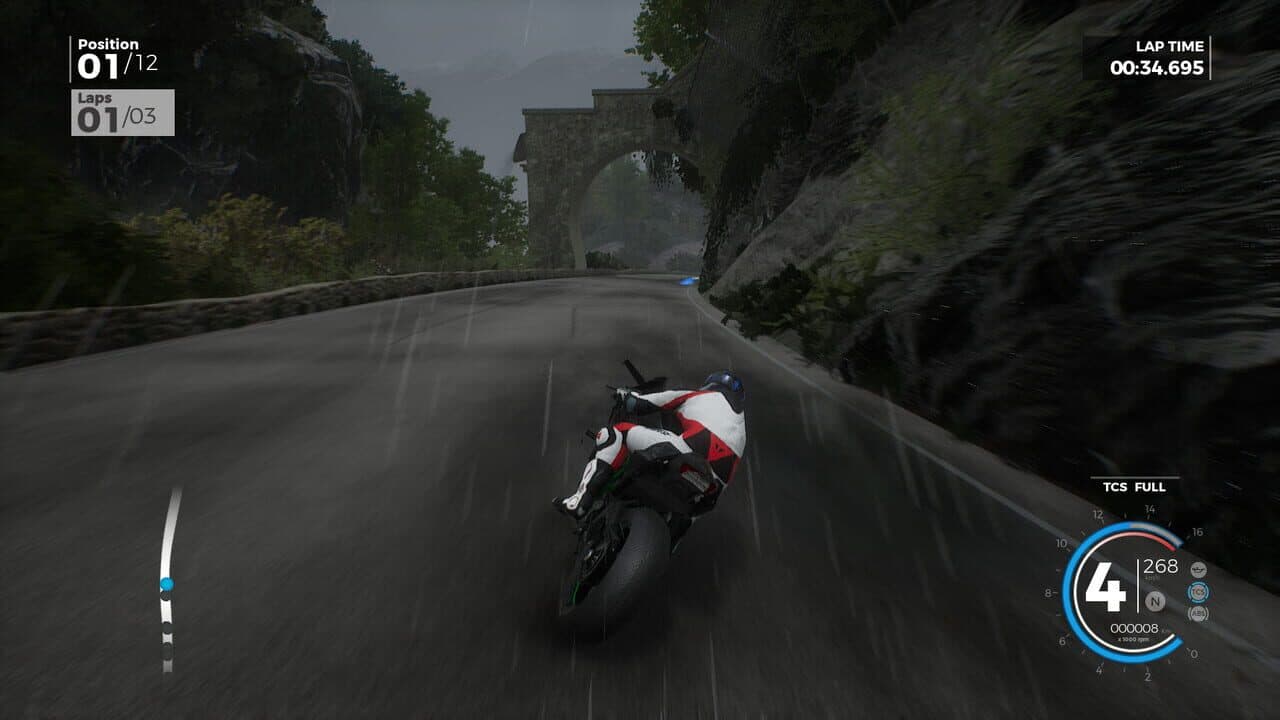Toggle traction control via the TCS circle
Image resolution: width=1280 pixels, height=720 pixels.
[1199, 593]
